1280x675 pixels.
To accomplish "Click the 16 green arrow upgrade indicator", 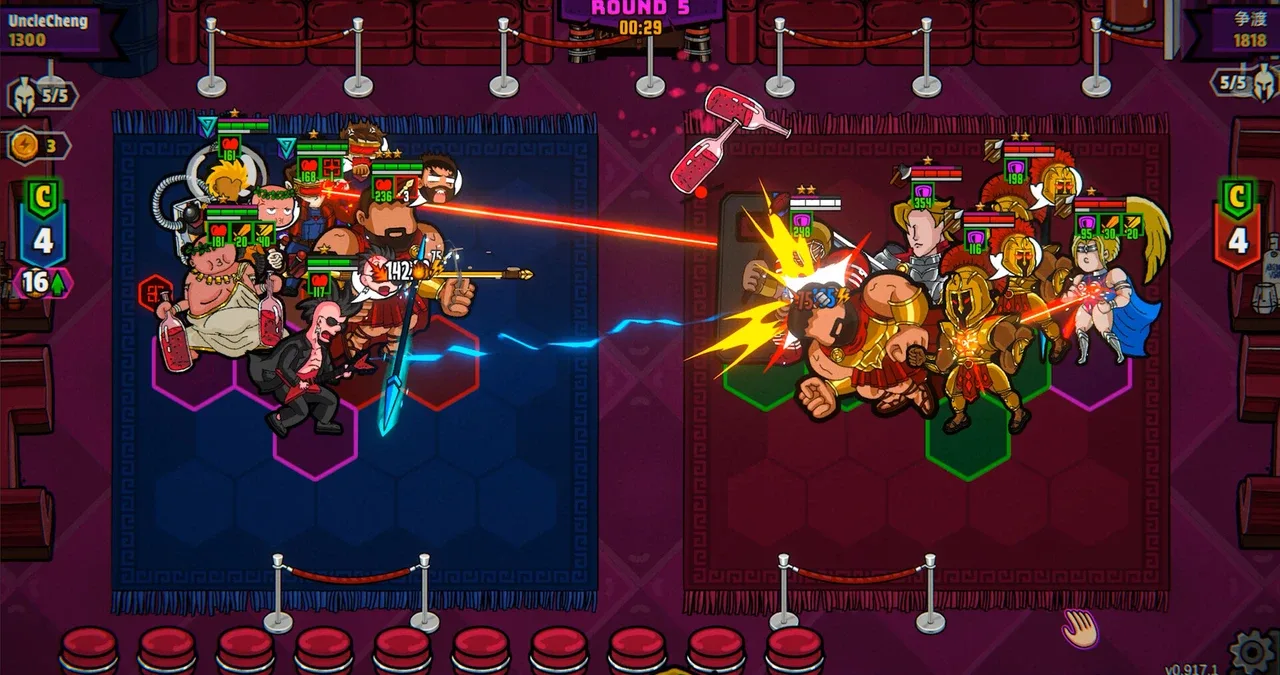I will click(42, 283).
